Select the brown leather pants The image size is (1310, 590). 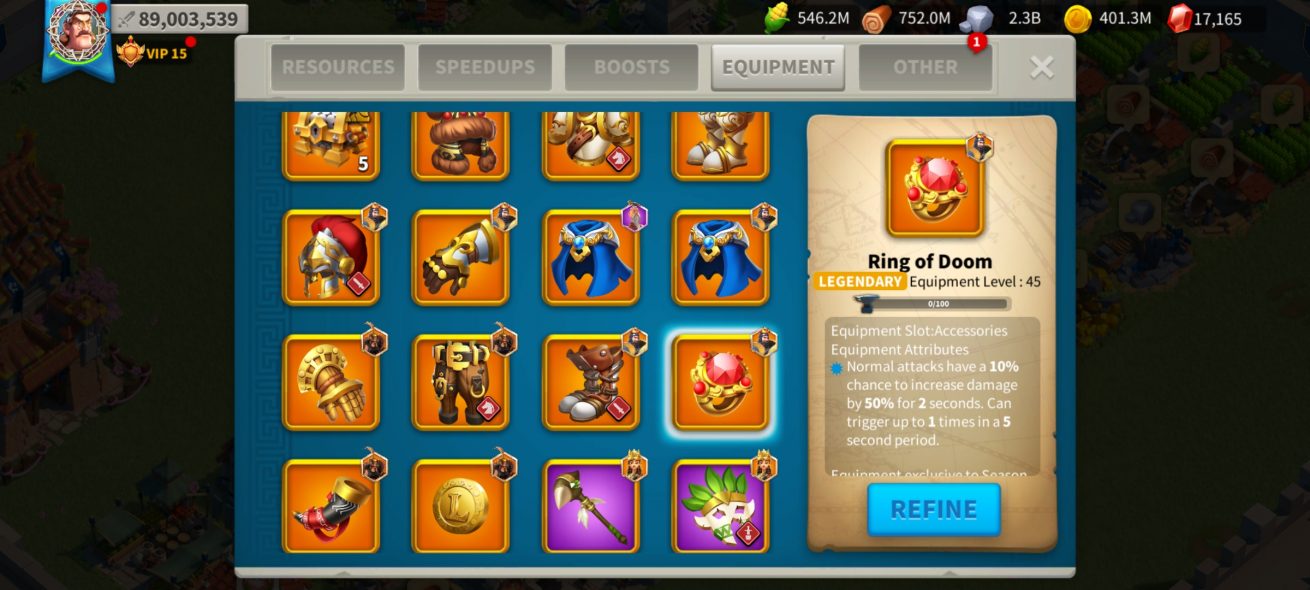point(461,383)
